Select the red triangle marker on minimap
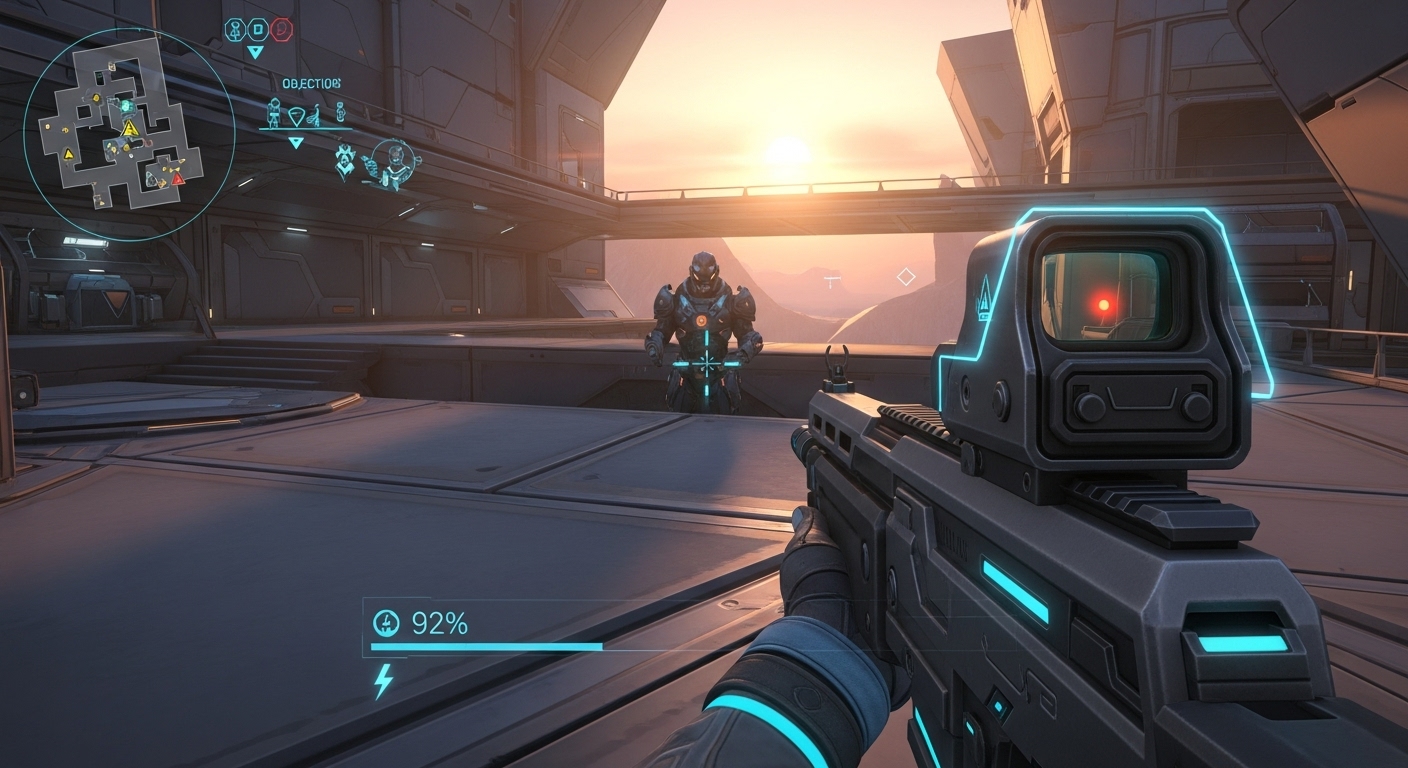1408x768 pixels. click(x=177, y=179)
